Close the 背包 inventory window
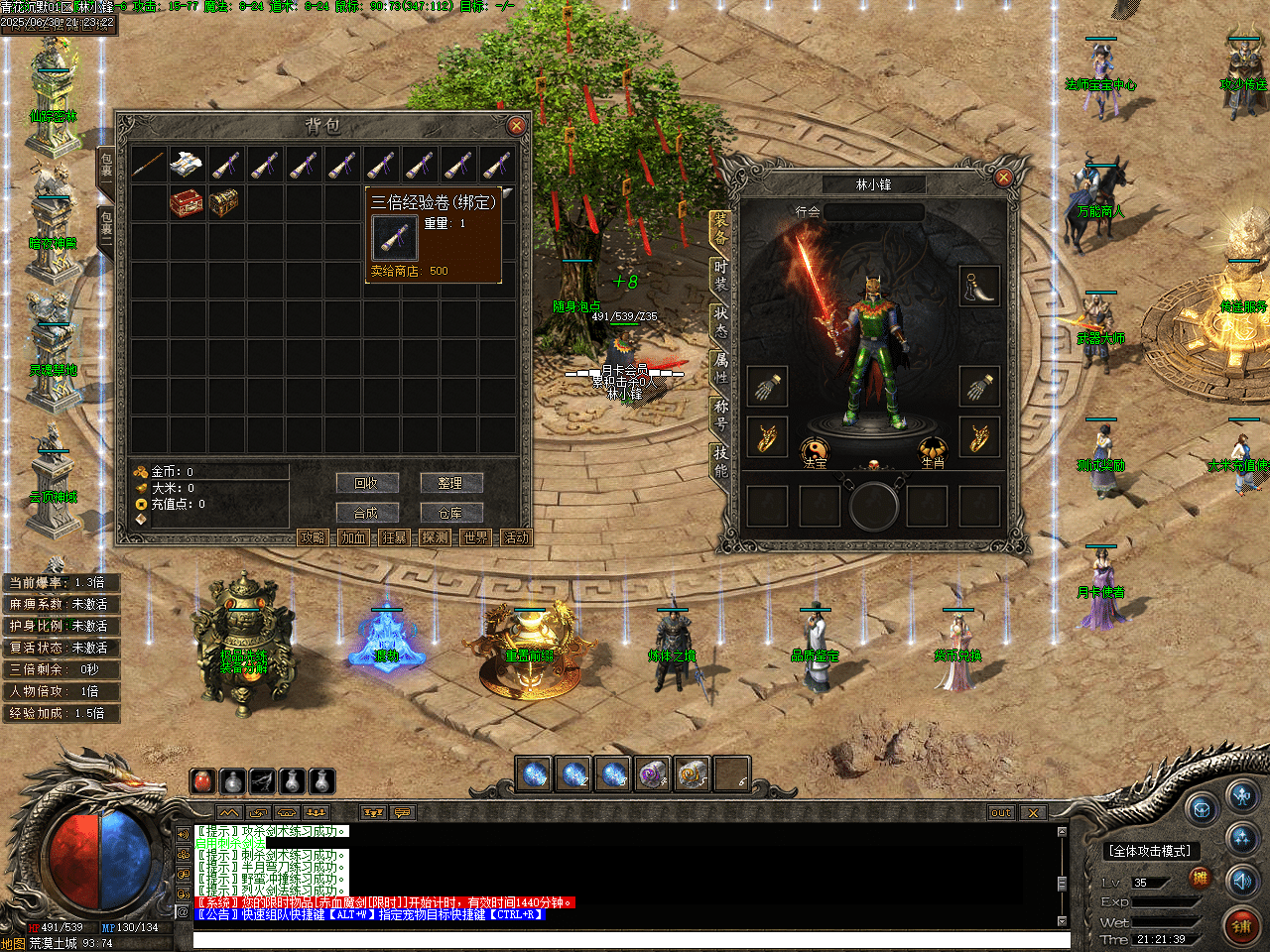 [516, 126]
